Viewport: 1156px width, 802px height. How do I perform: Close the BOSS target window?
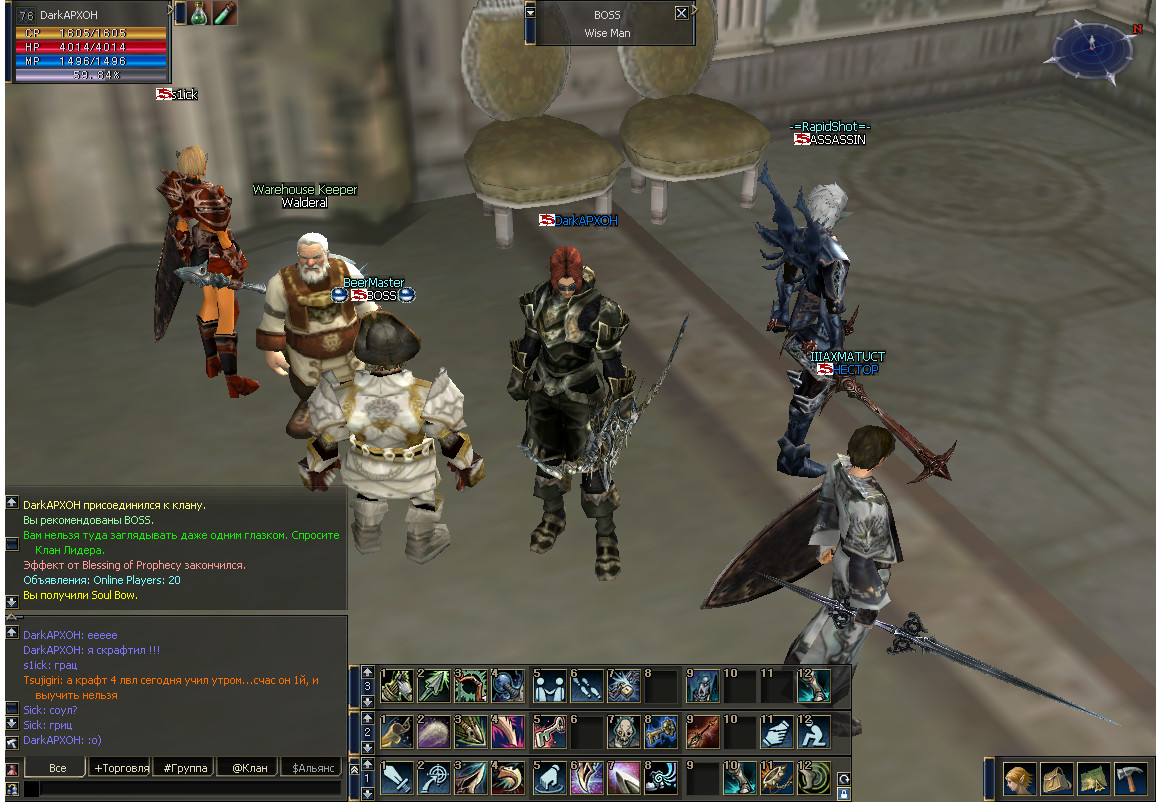coord(681,14)
